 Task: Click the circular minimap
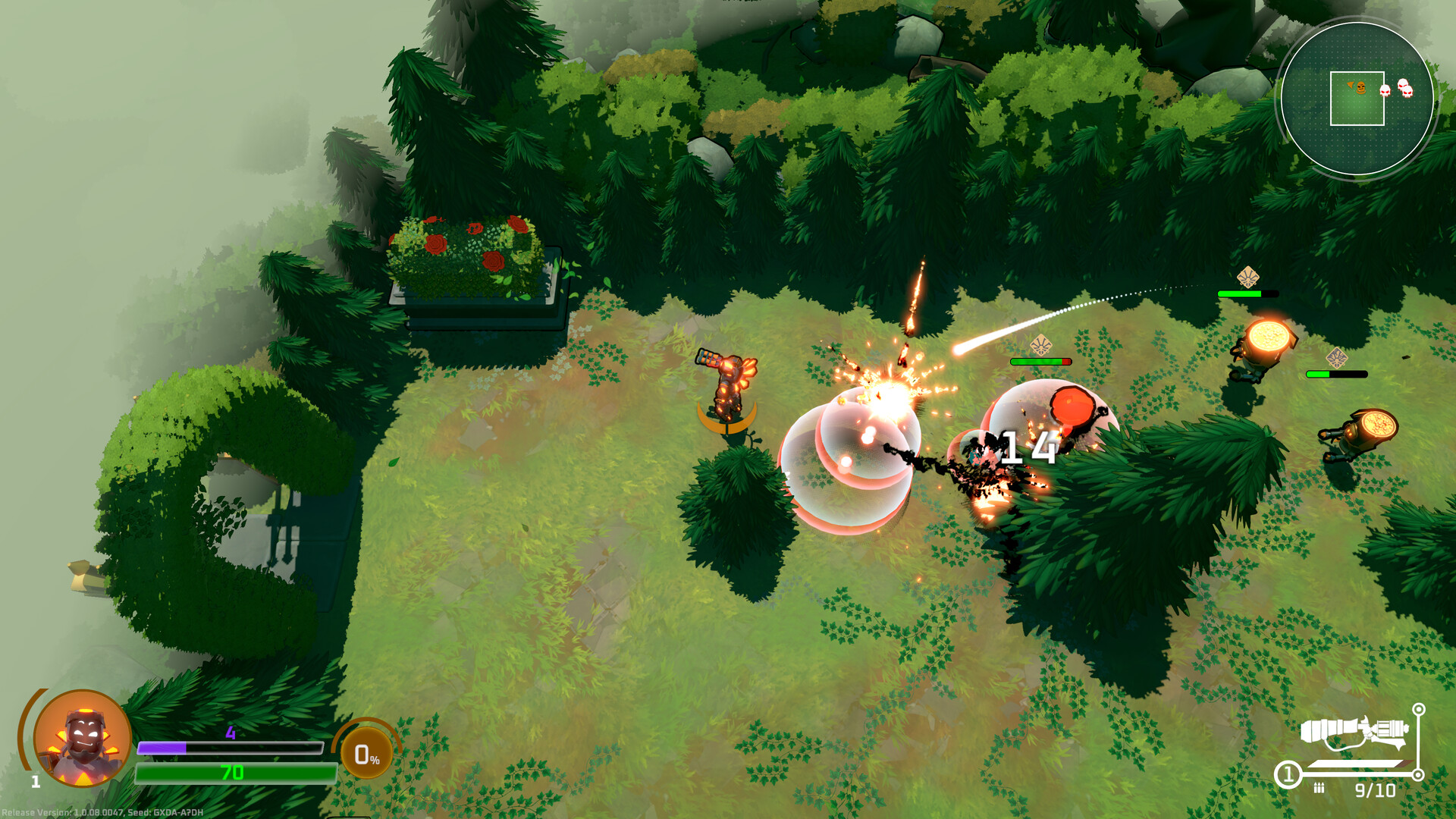[1357, 99]
